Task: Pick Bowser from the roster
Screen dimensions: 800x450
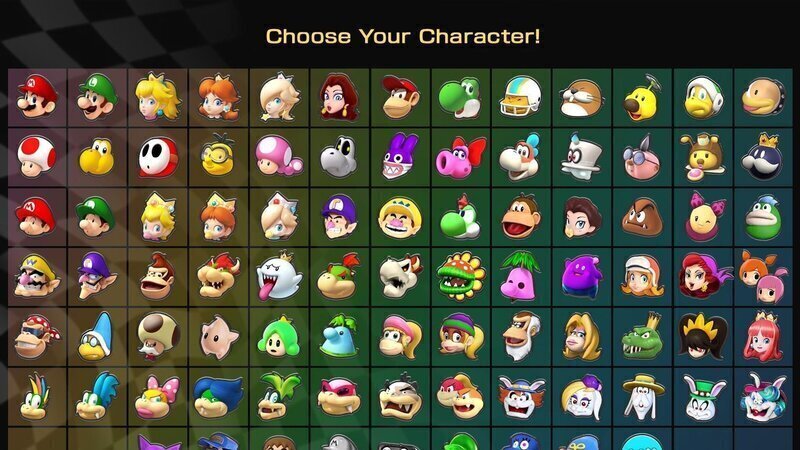Action: pyautogui.click(x=219, y=277)
